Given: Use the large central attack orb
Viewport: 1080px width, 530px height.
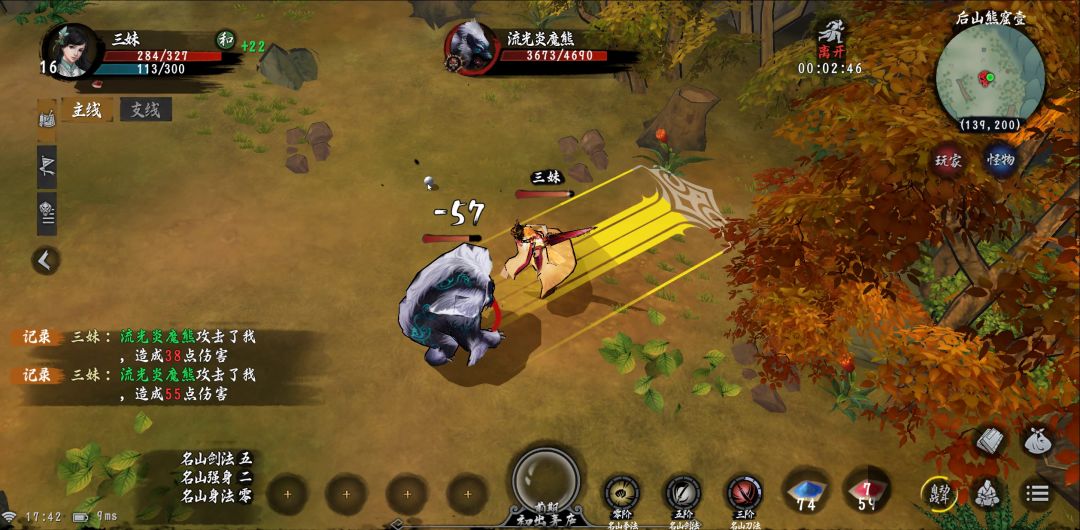Looking at the screenshot, I should 545,478.
